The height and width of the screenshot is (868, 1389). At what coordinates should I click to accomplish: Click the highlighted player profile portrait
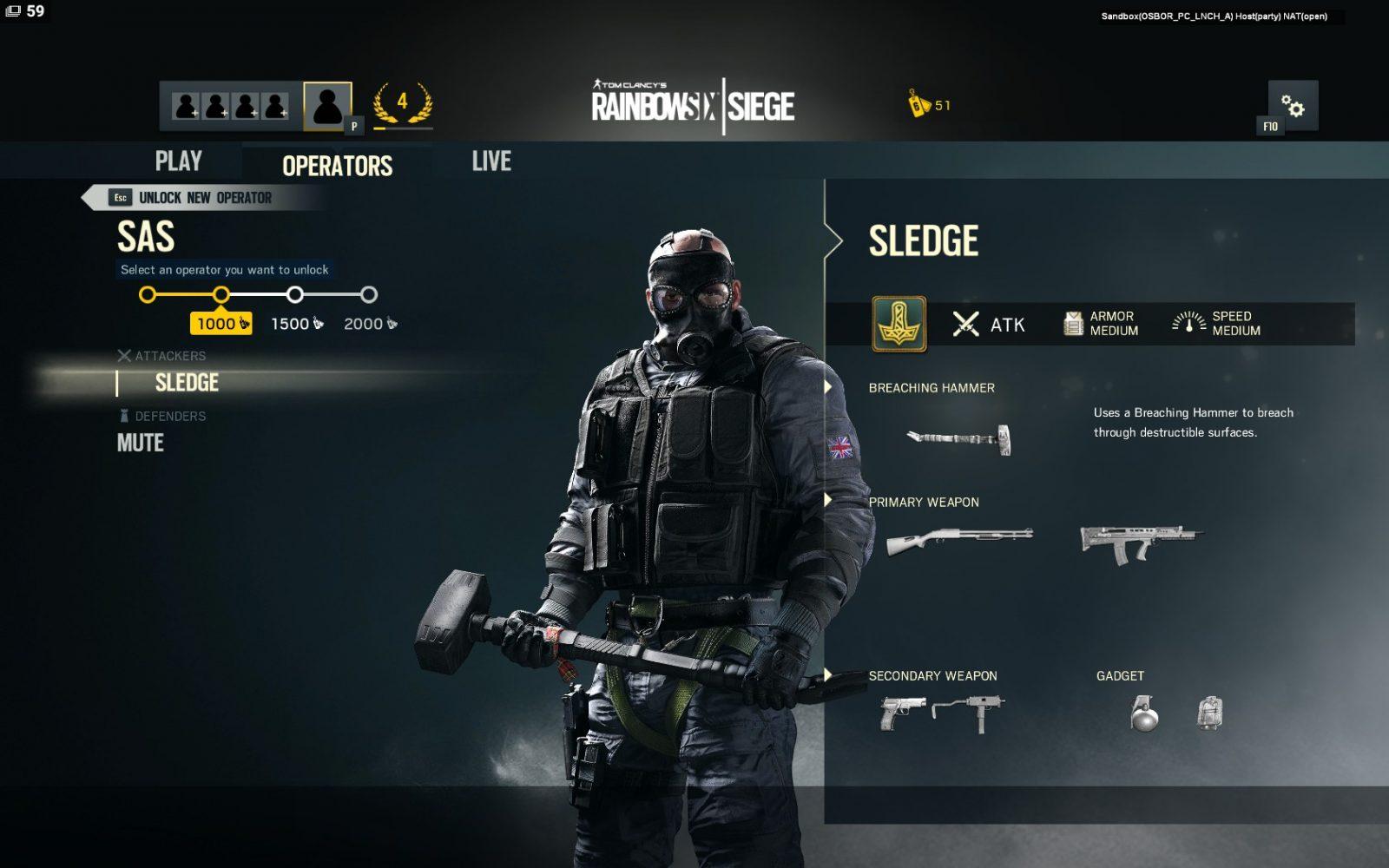(x=327, y=106)
